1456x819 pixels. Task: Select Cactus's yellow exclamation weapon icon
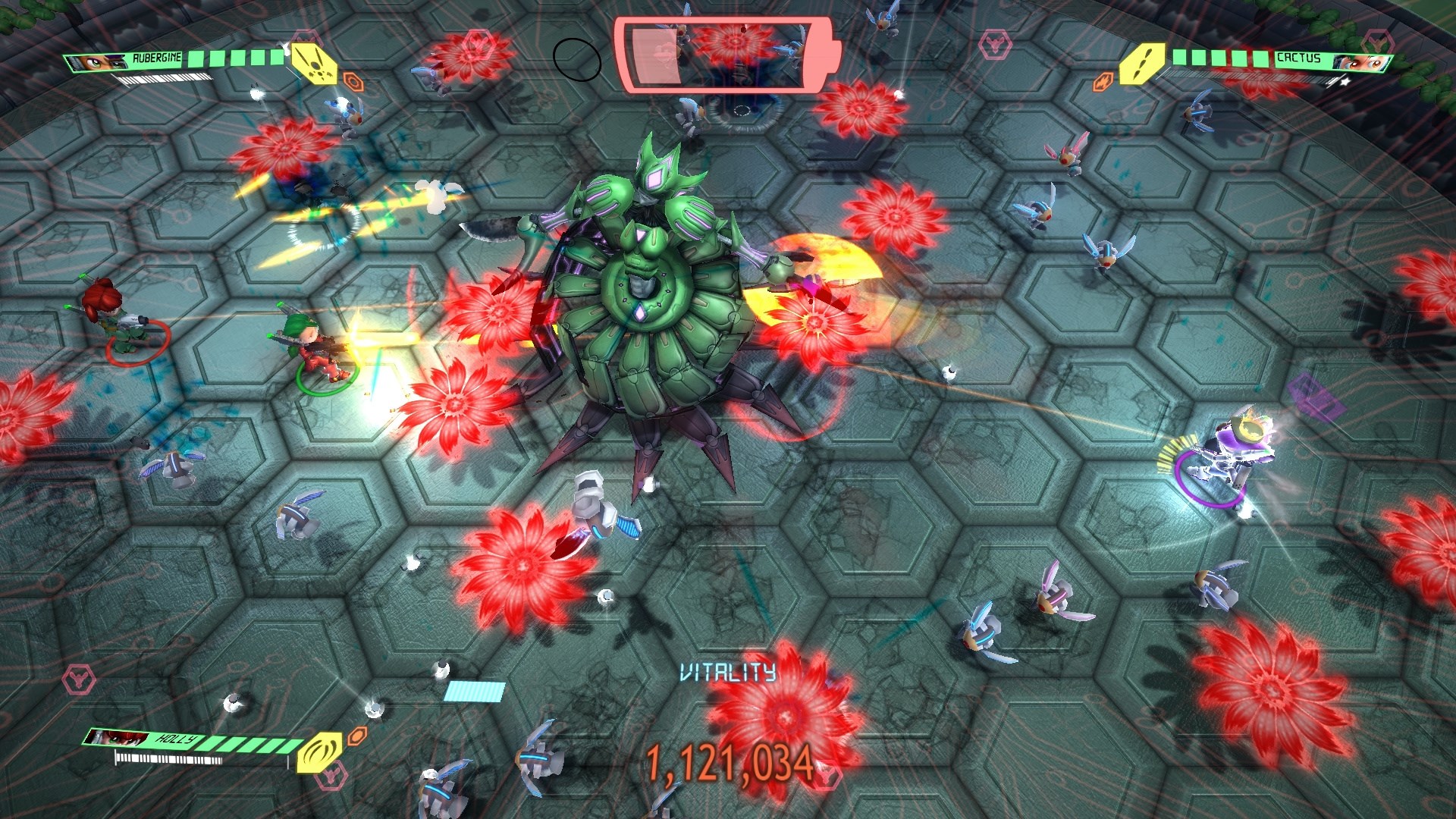pyautogui.click(x=1144, y=62)
